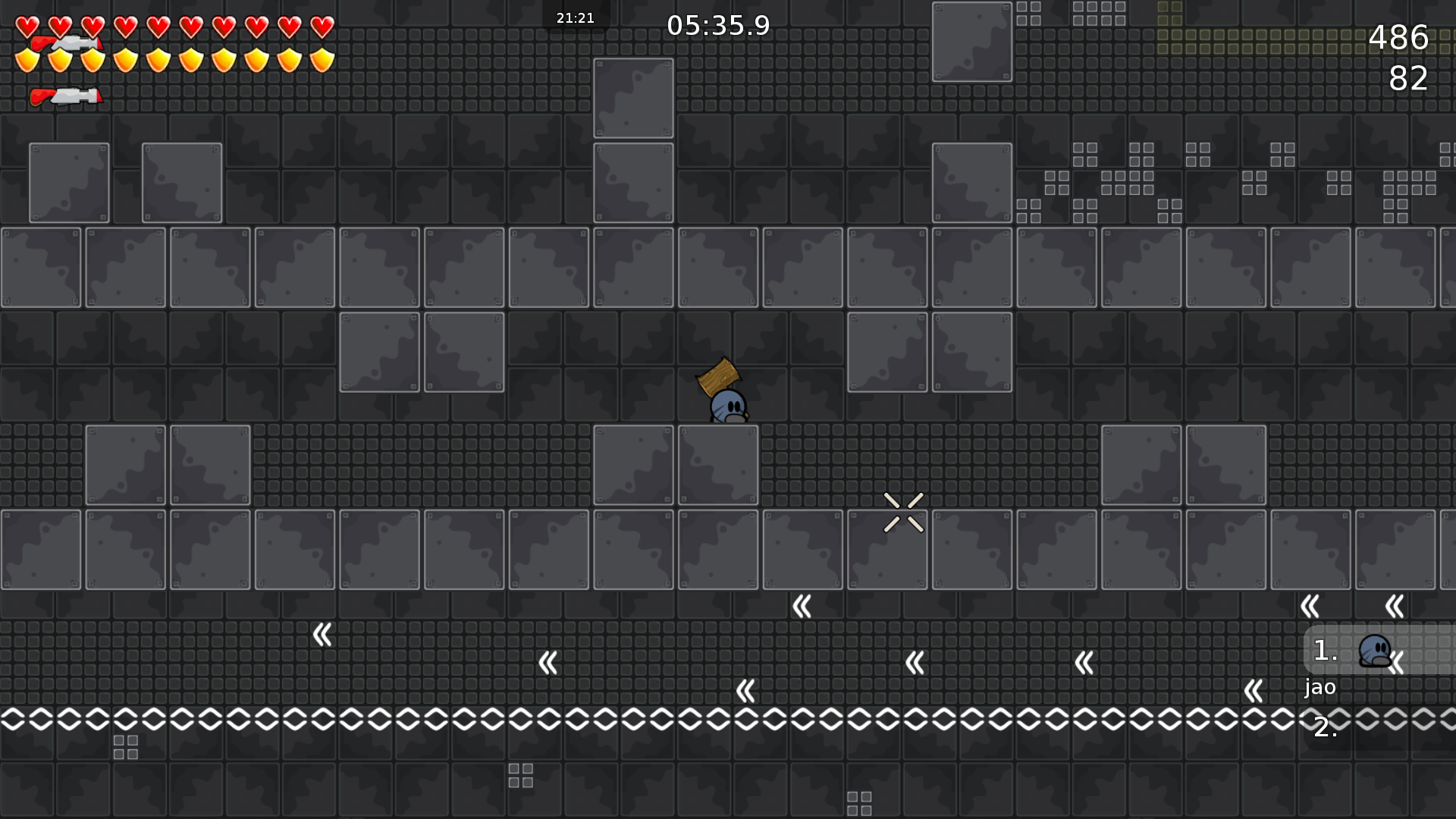The image size is (1456, 819).
Task: Click the double chevron beside the scoreboard overlay
Action: click(x=1398, y=664)
